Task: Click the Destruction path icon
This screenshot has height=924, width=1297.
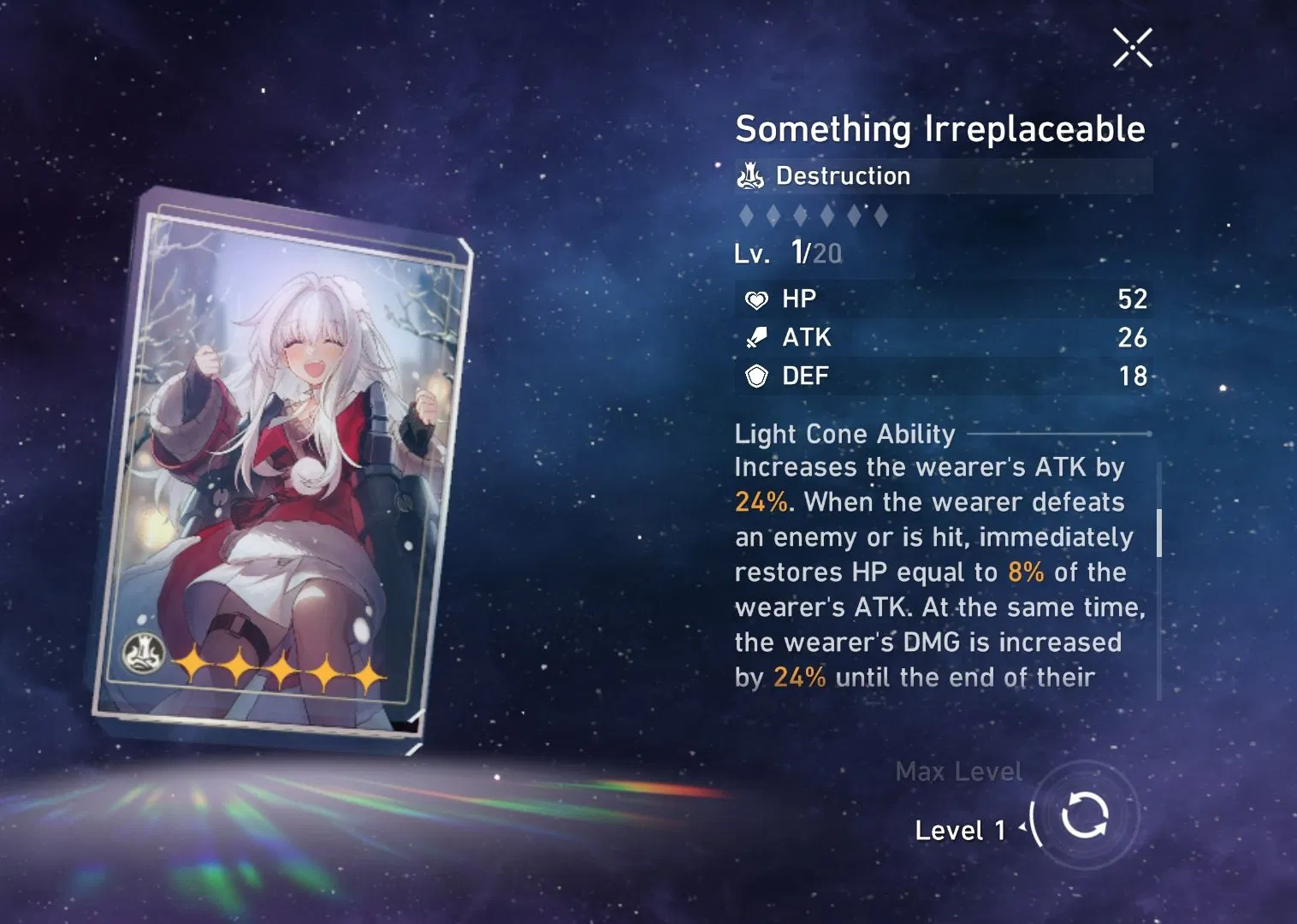Action: [x=749, y=176]
